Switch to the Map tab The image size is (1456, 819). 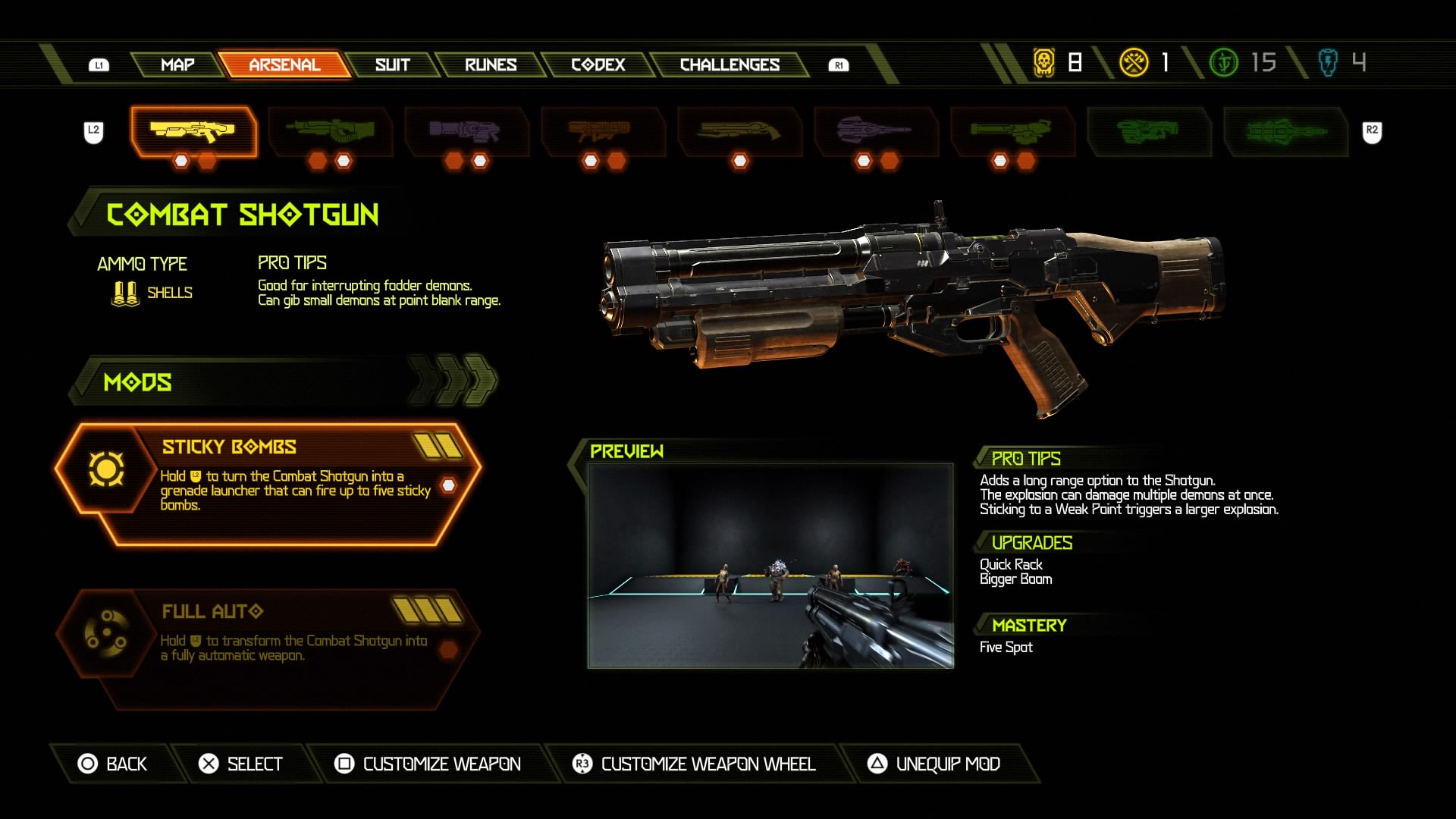(177, 65)
